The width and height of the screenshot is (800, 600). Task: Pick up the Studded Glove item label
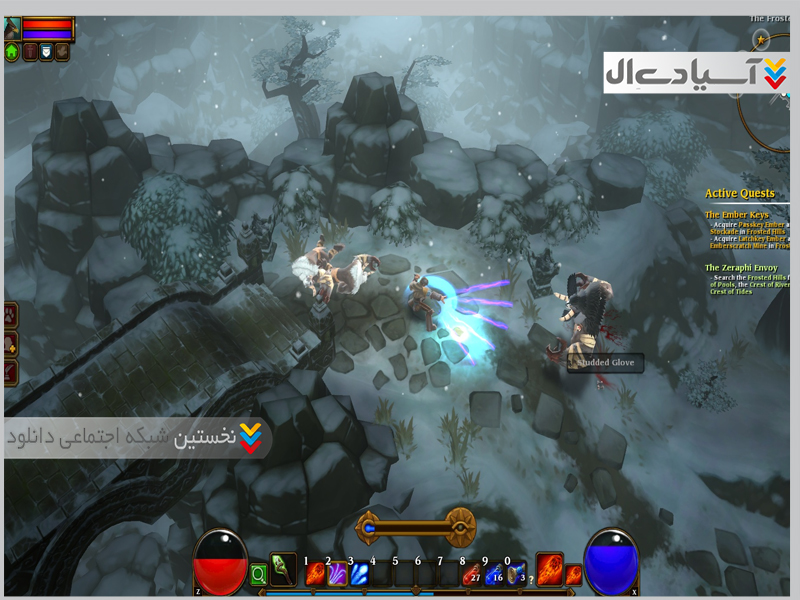pyautogui.click(x=605, y=363)
